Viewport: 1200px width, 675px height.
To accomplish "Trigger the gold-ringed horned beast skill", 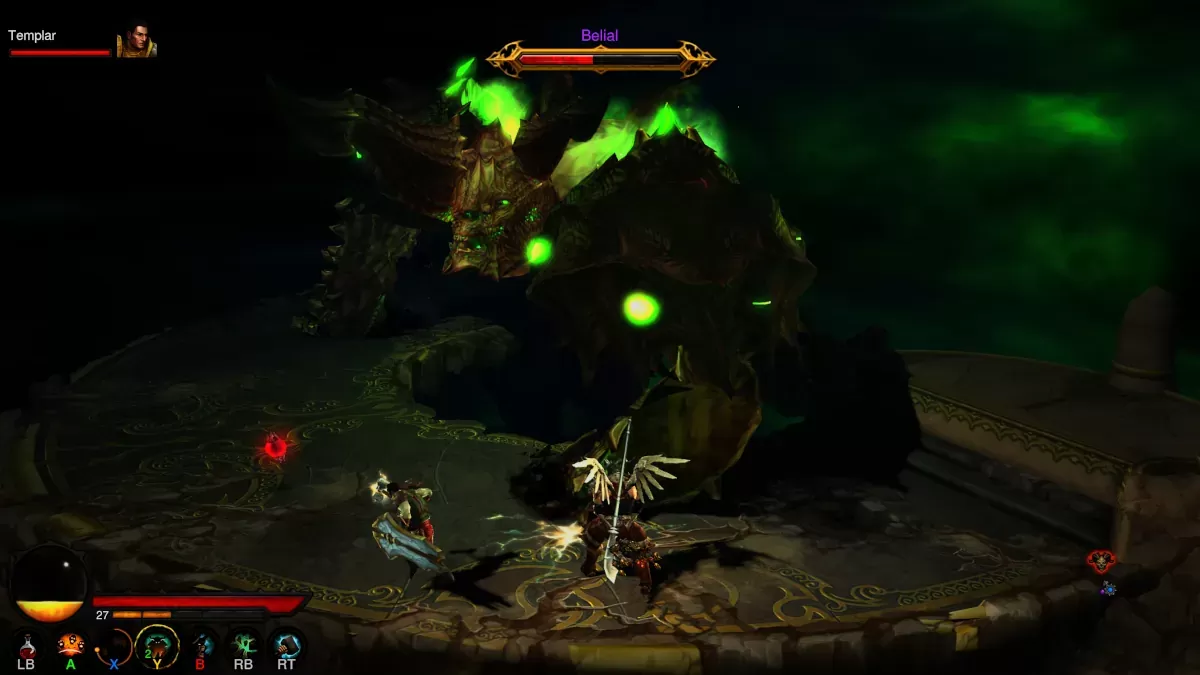I will 157,644.
